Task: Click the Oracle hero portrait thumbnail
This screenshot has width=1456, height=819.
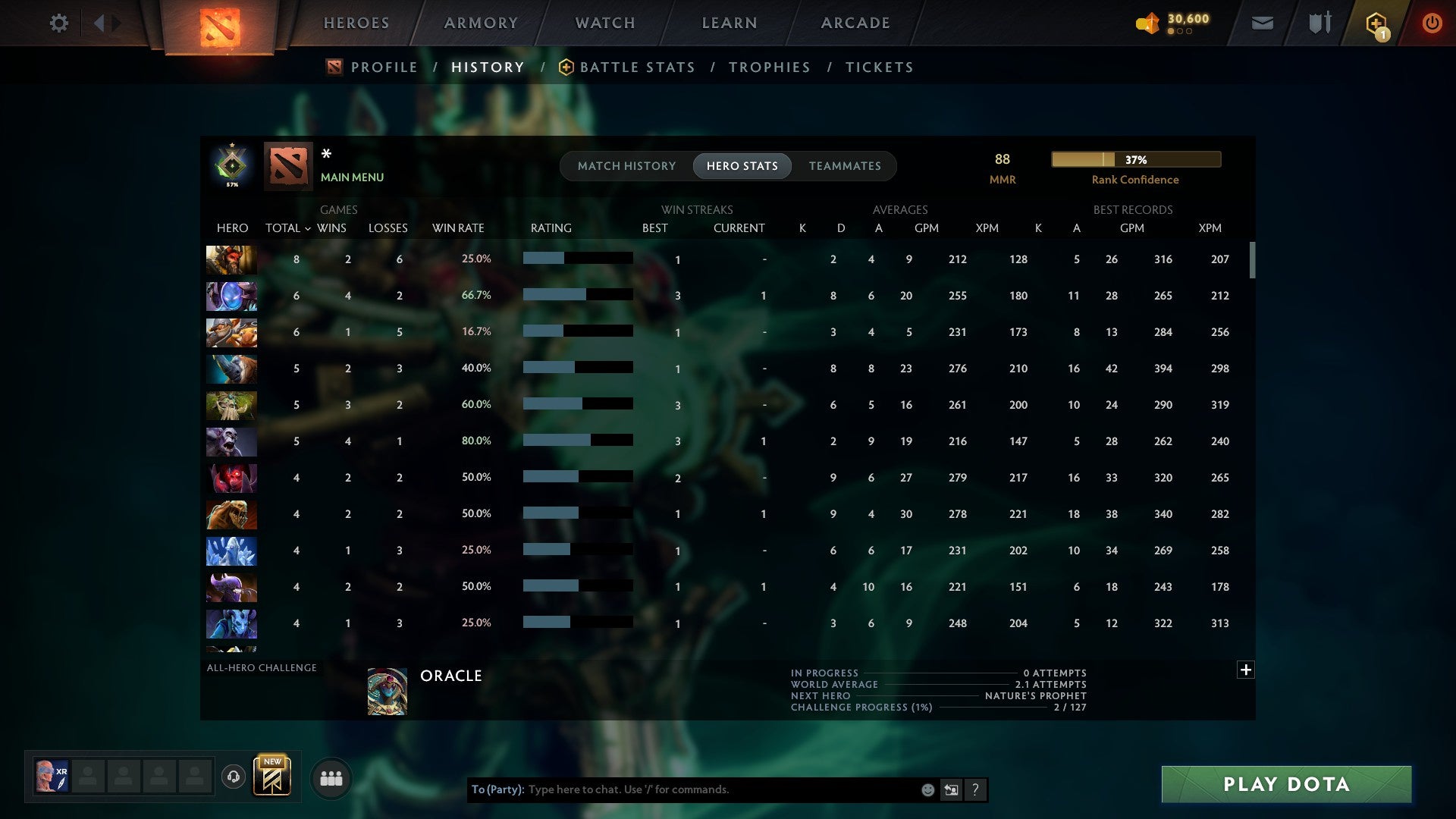Action: point(387,691)
